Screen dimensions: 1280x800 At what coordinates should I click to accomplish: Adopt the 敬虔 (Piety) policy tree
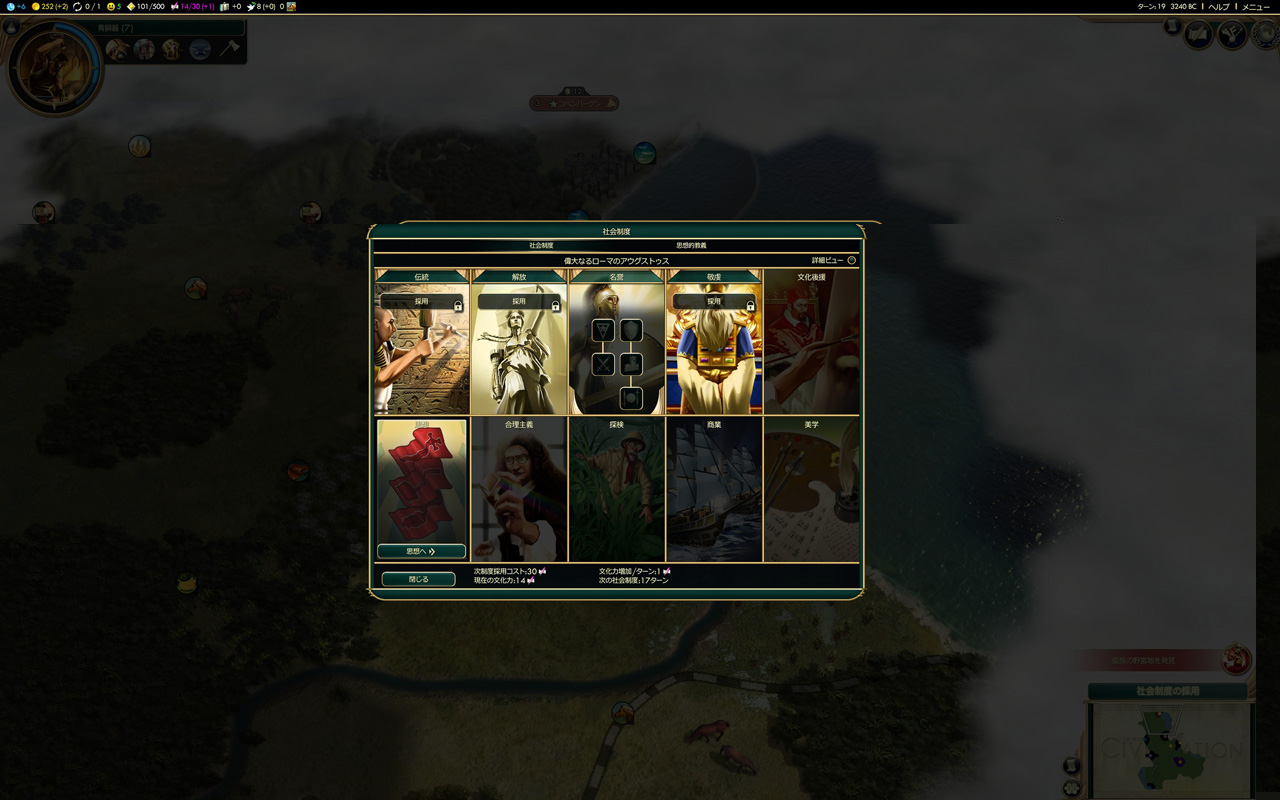point(713,301)
